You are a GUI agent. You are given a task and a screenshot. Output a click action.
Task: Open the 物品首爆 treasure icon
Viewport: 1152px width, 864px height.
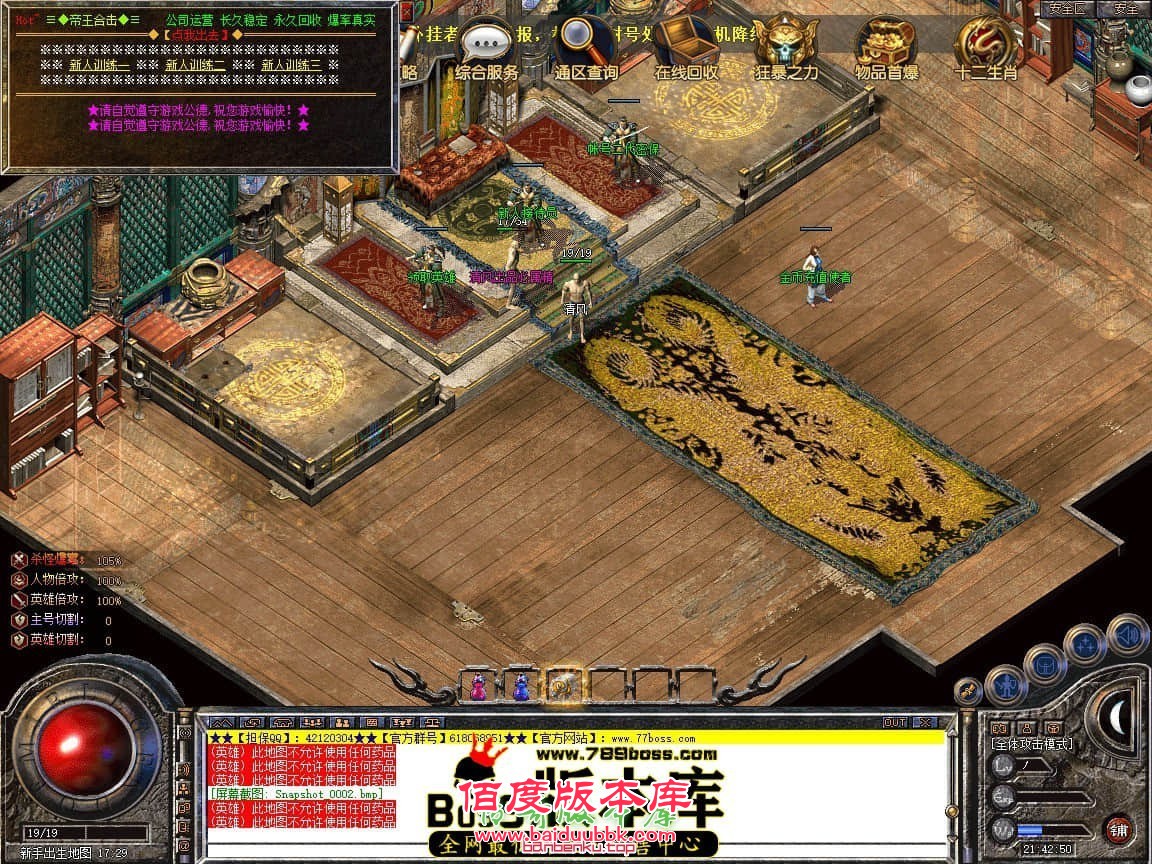pyautogui.click(x=886, y=45)
